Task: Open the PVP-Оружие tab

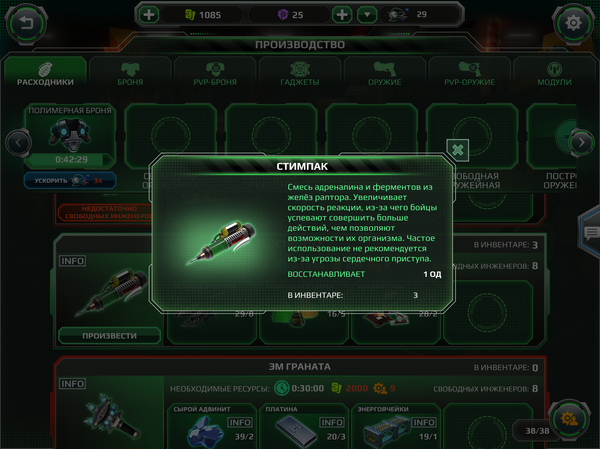Action: 468,73
